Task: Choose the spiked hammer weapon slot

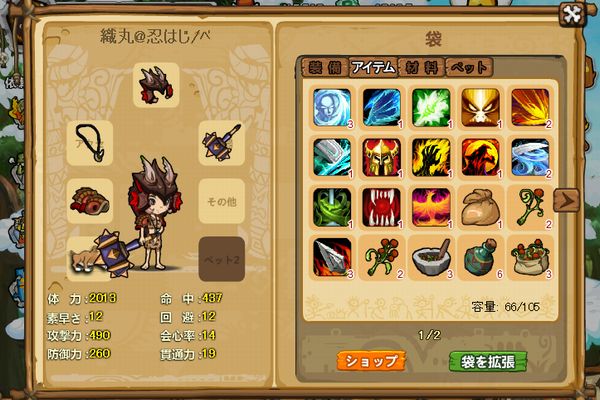Action: (219, 141)
